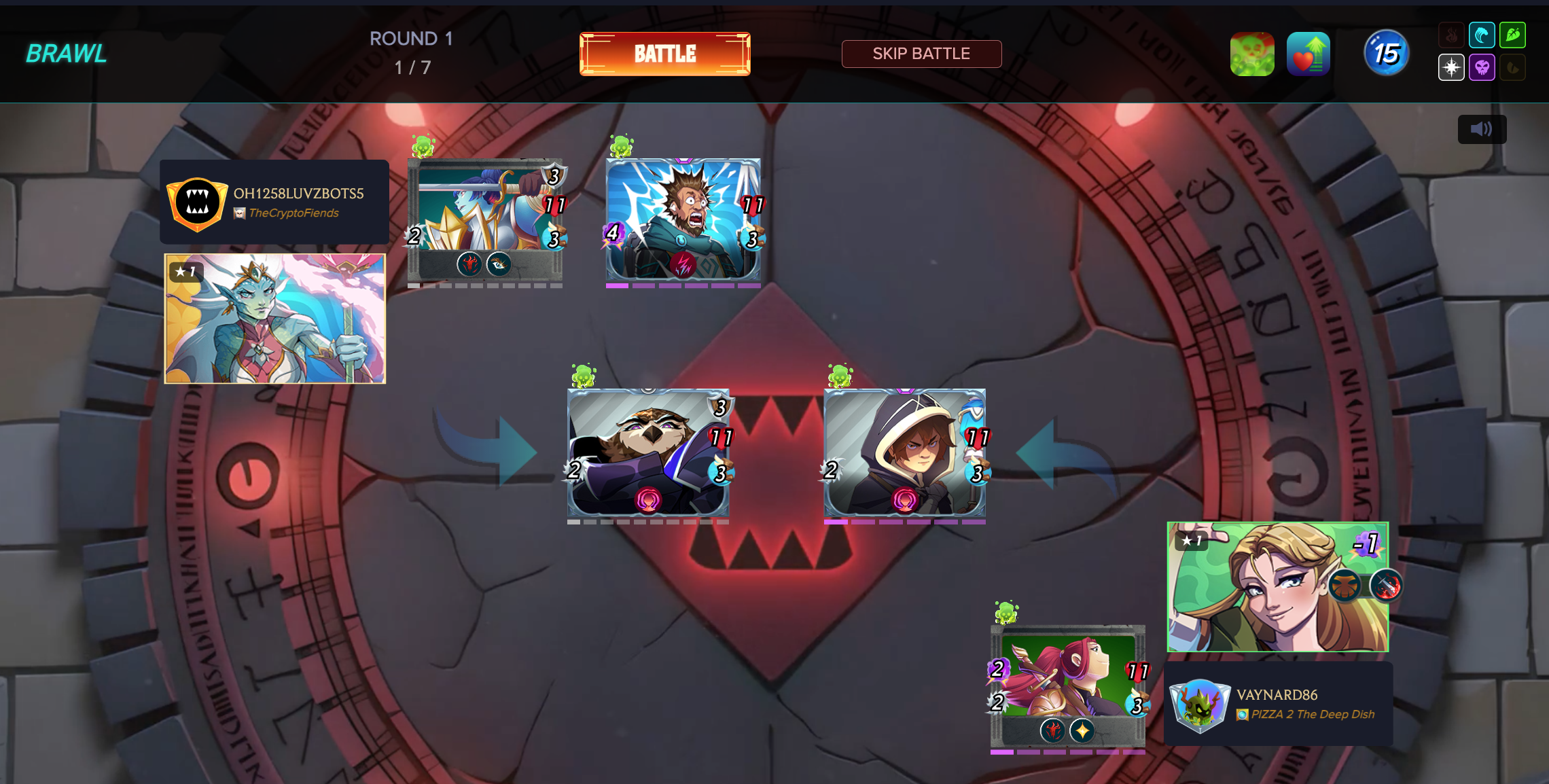This screenshot has height=784, width=1549.
Task: Open the OH1258LUVZBOTS5 player panel
Action: click(x=274, y=202)
